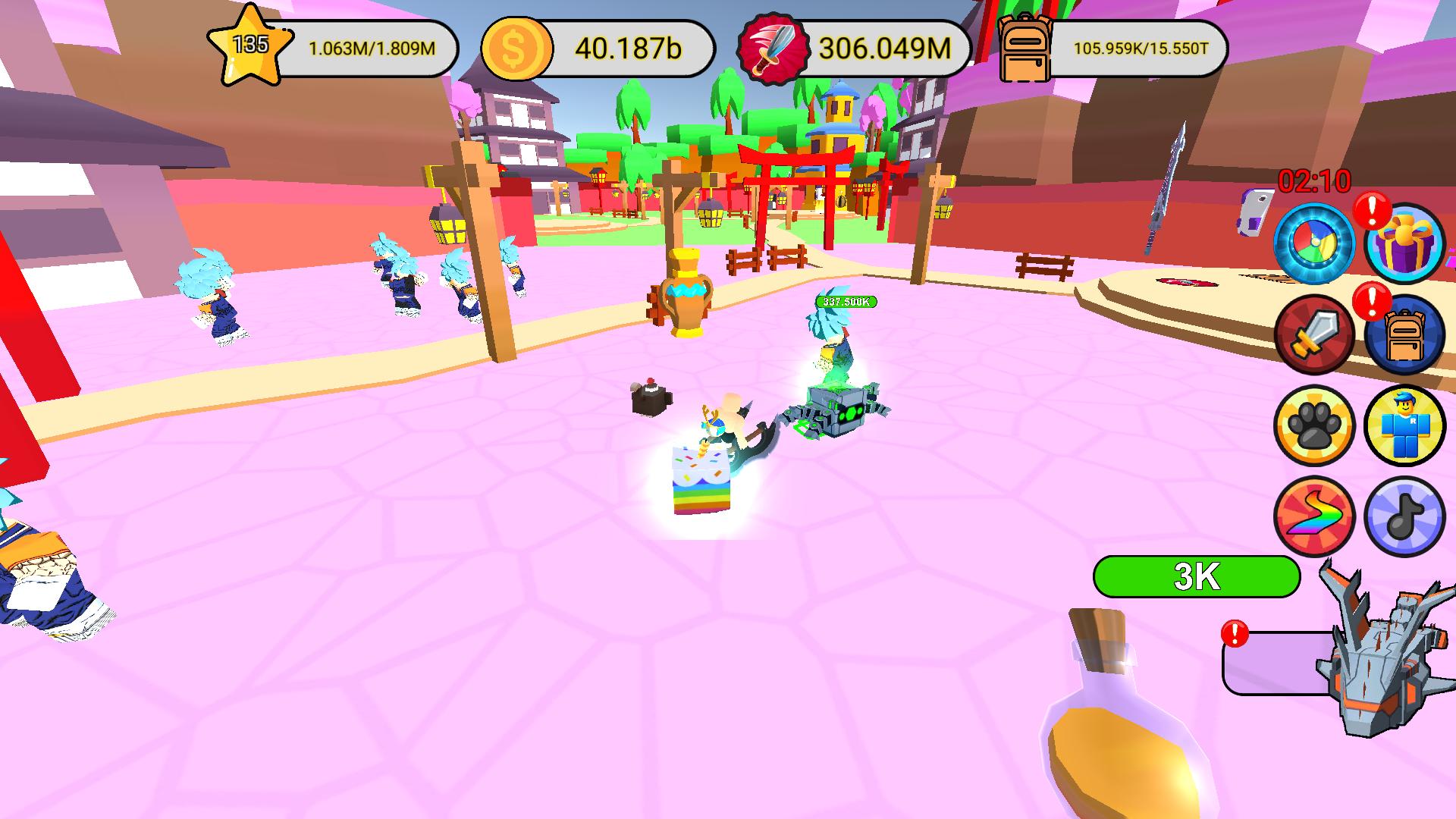Click the sword power counter icon
The height and width of the screenshot is (819, 1456).
[769, 48]
